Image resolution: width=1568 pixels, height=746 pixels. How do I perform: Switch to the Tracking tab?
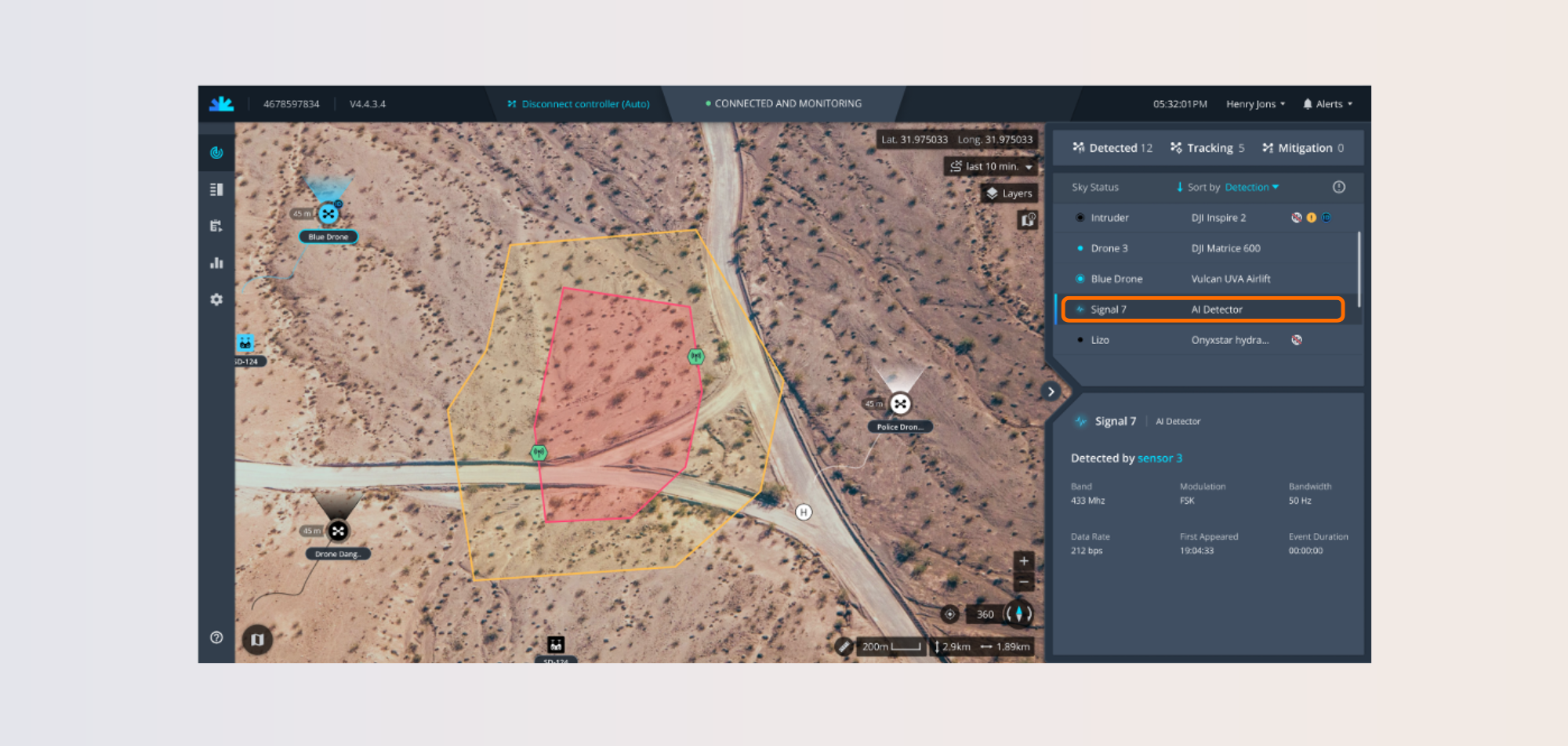pyautogui.click(x=1207, y=148)
